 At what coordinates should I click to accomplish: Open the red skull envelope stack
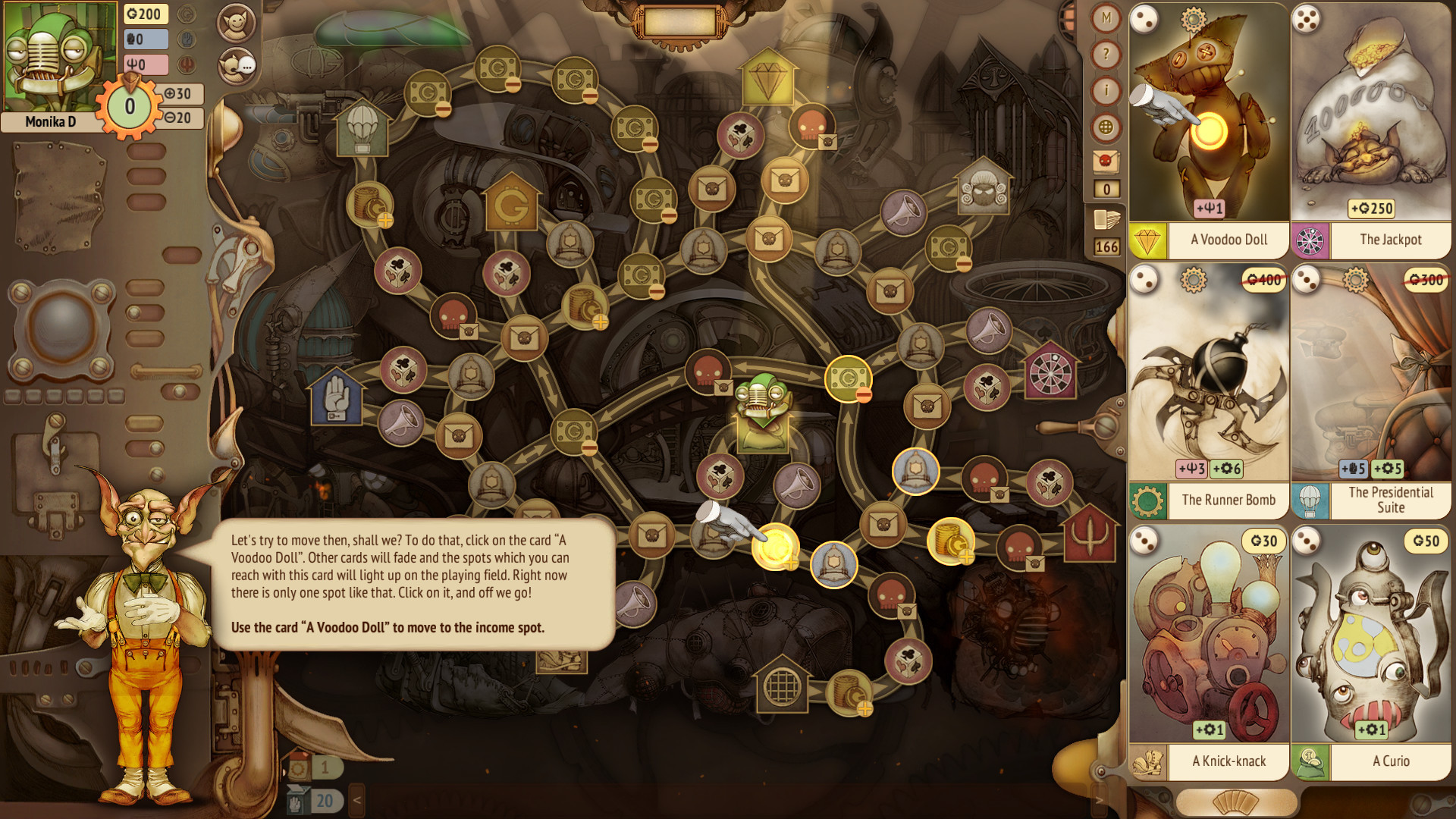pos(1106,161)
